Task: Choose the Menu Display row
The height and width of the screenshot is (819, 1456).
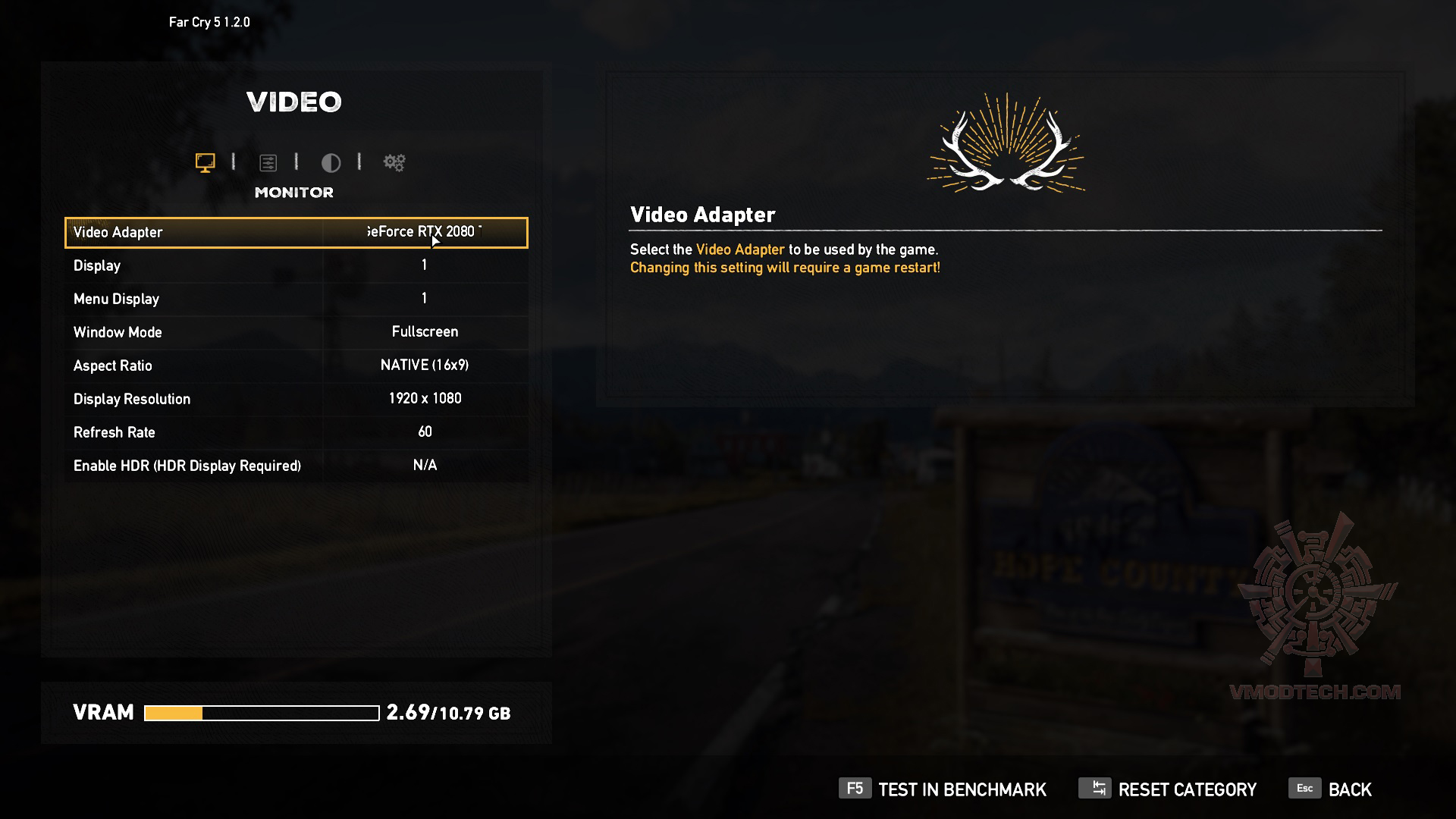Action: [296, 299]
